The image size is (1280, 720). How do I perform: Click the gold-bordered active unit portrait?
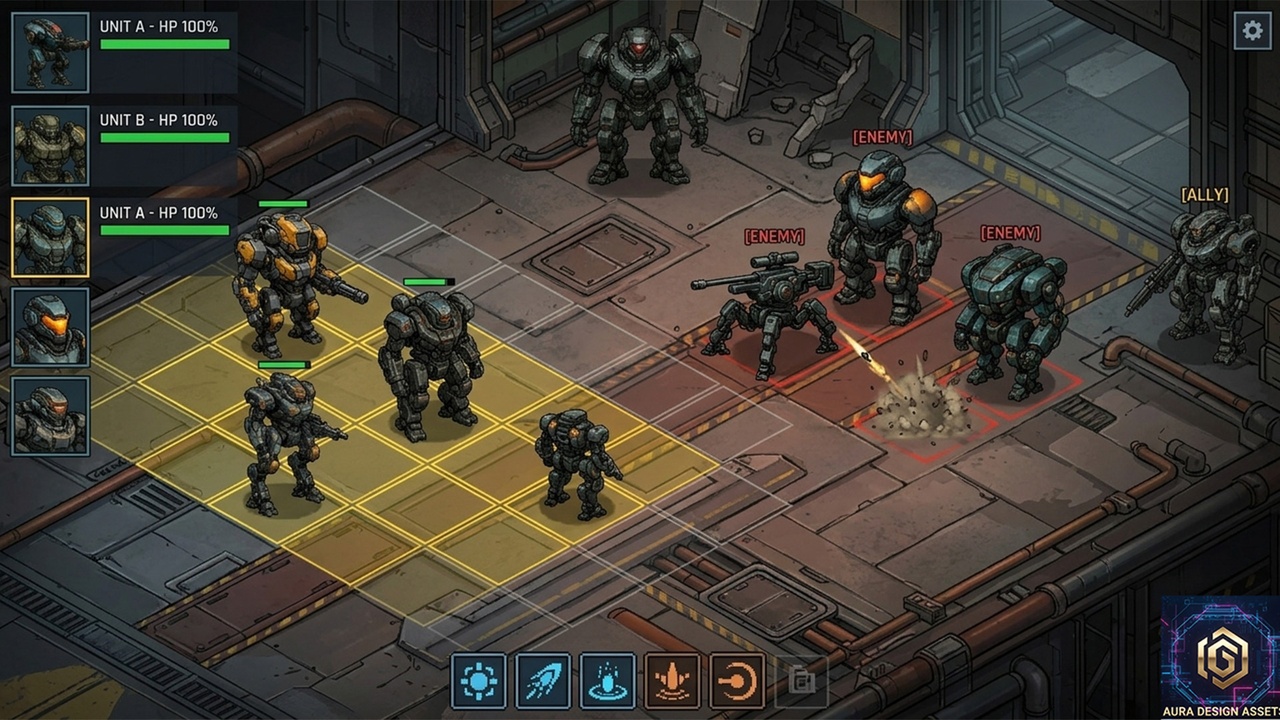[x=50, y=237]
